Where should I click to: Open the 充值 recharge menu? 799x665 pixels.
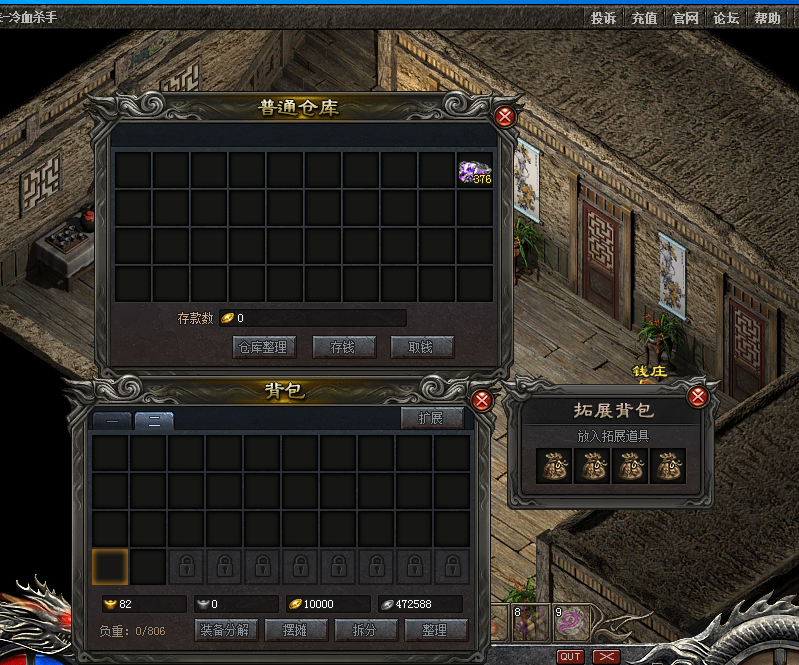click(644, 18)
